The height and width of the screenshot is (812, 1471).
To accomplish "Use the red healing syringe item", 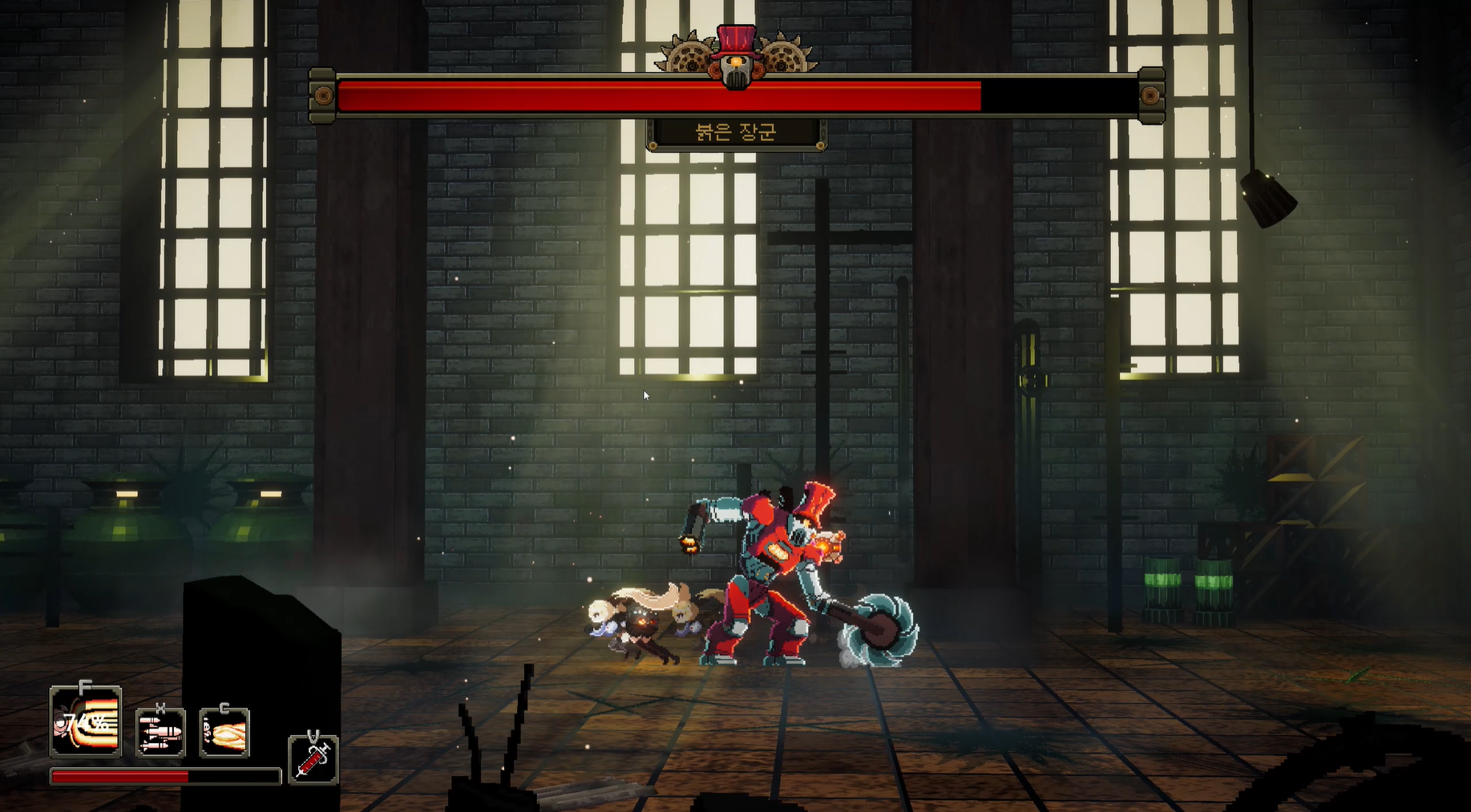I will (313, 759).
